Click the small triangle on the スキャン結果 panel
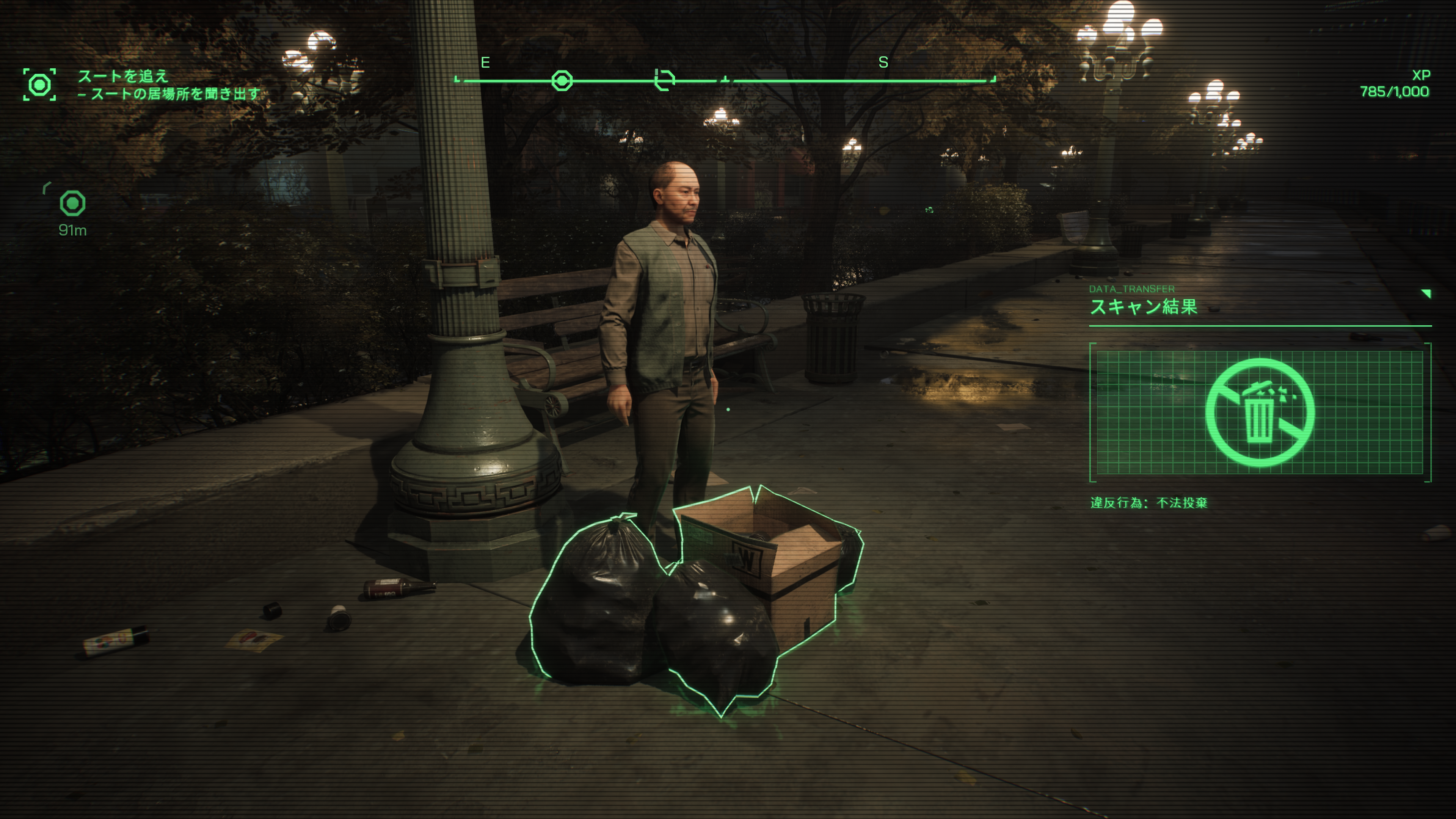1456x819 pixels. point(1426,293)
